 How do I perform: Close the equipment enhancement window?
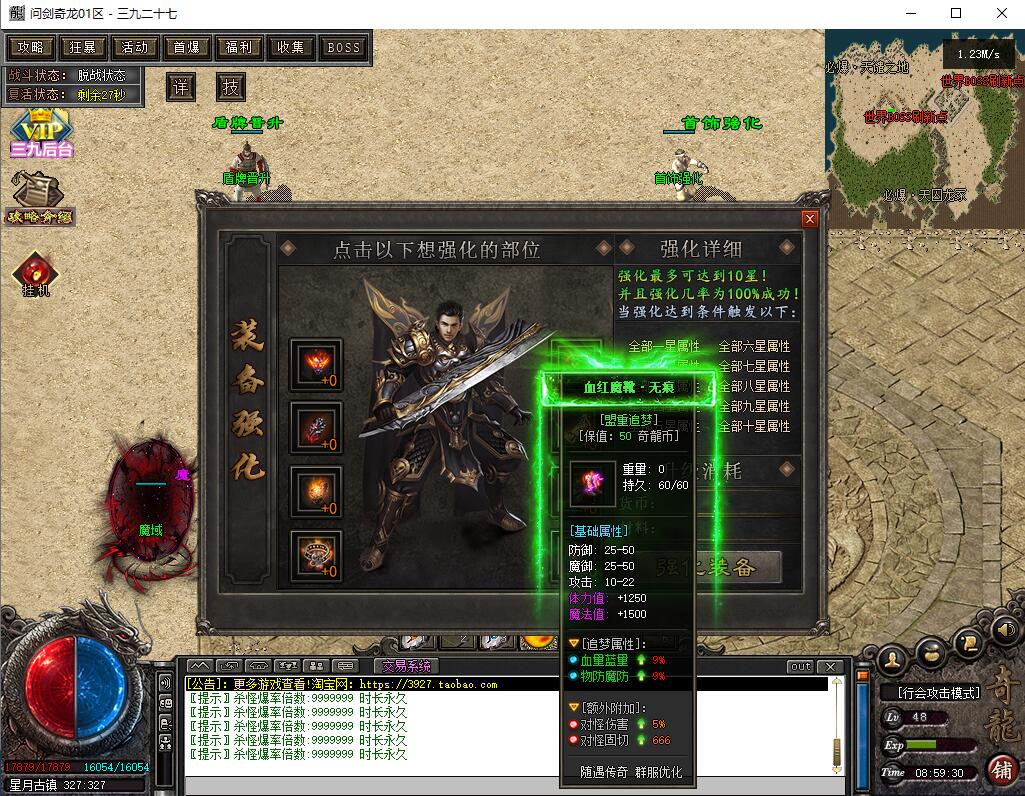point(810,218)
